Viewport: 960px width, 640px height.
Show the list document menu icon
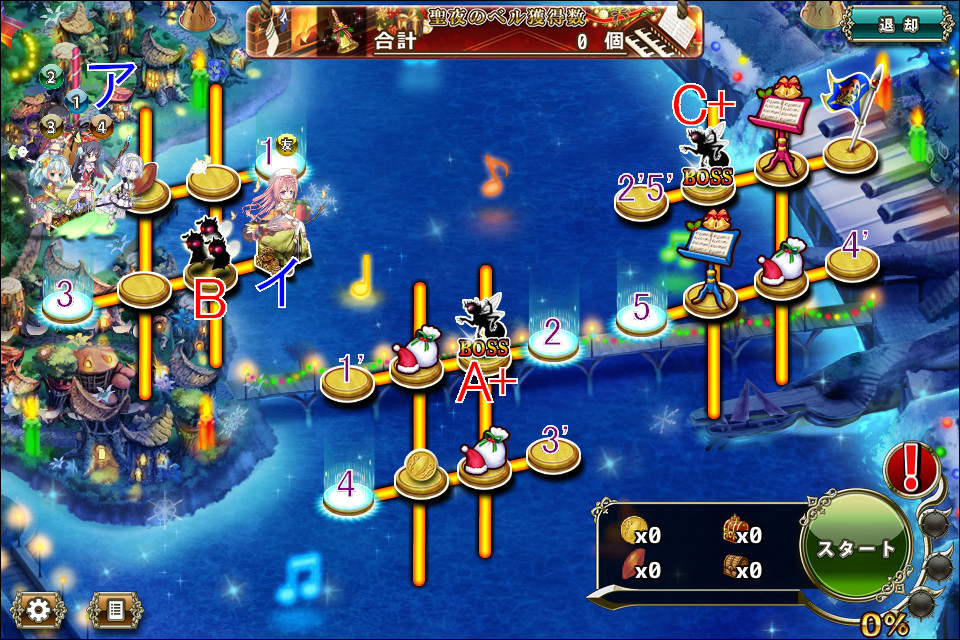[114, 607]
